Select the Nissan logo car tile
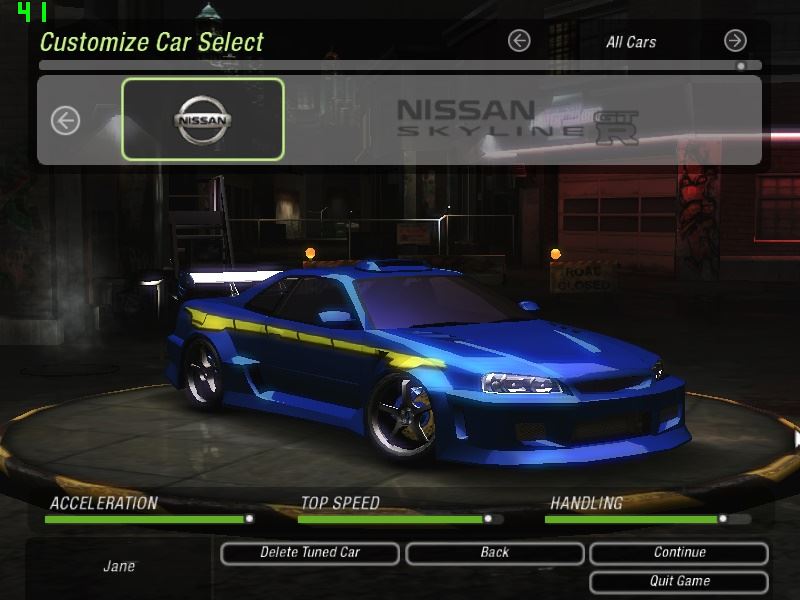800x600 pixels. pyautogui.click(x=203, y=120)
